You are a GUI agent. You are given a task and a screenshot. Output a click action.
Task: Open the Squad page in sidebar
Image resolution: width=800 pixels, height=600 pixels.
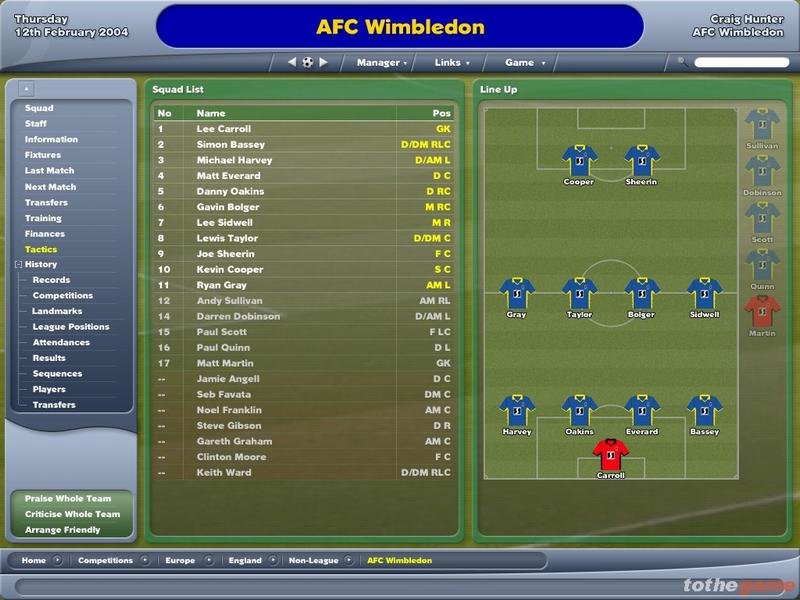[x=40, y=108]
